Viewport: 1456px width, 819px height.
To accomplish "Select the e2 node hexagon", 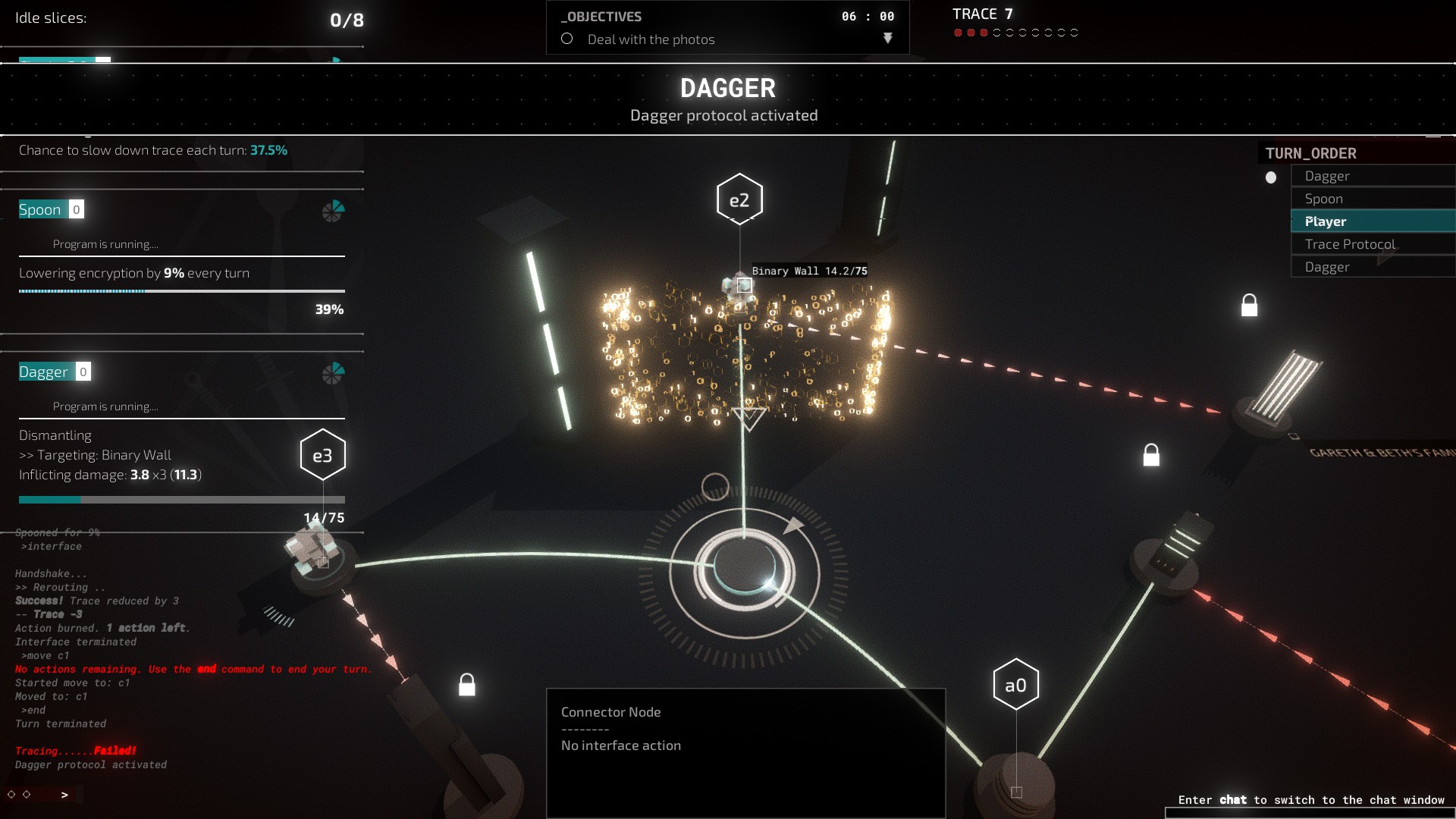I will [739, 200].
